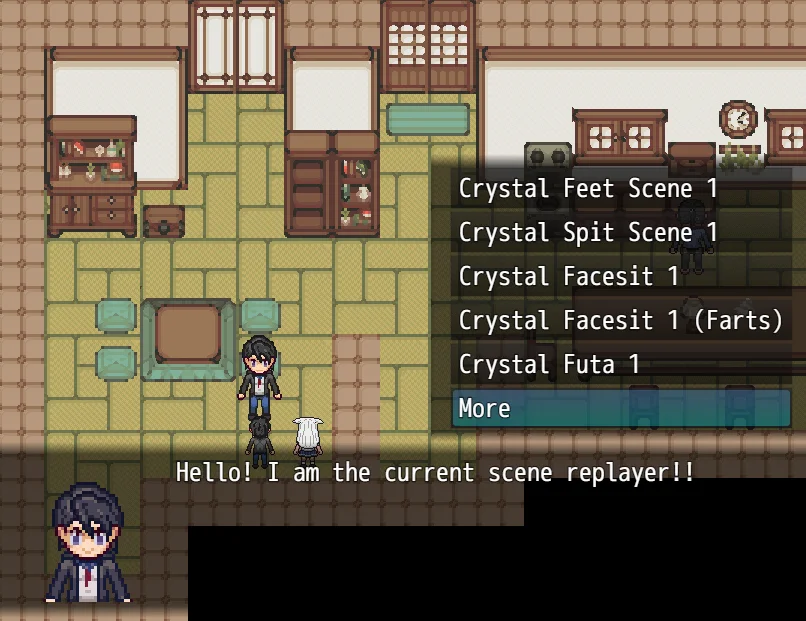This screenshot has height=621, width=806.
Task: Choose the Crystal Futa 1 option
Action: click(x=549, y=364)
